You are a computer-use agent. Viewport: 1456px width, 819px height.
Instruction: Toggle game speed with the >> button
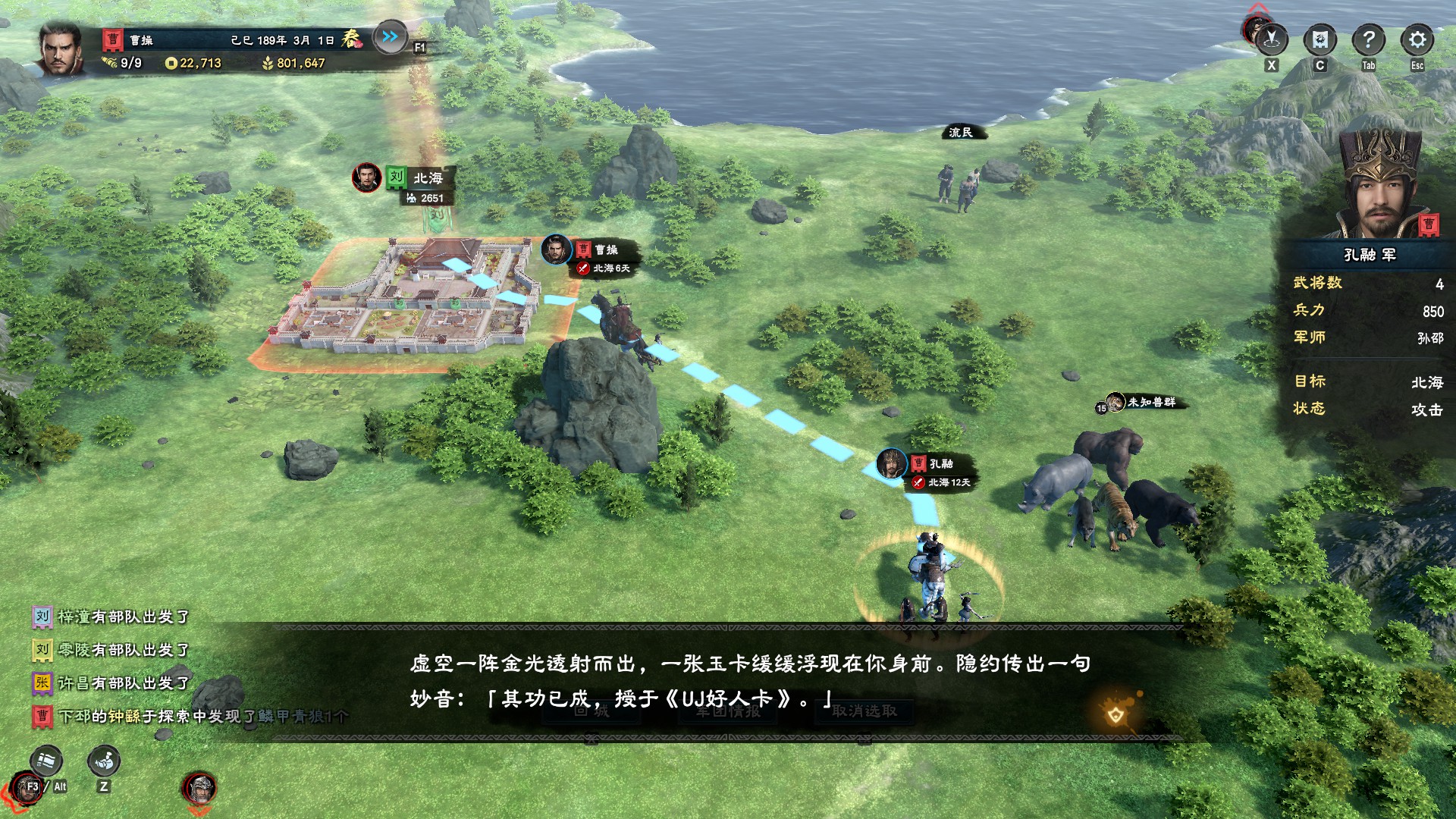[389, 35]
